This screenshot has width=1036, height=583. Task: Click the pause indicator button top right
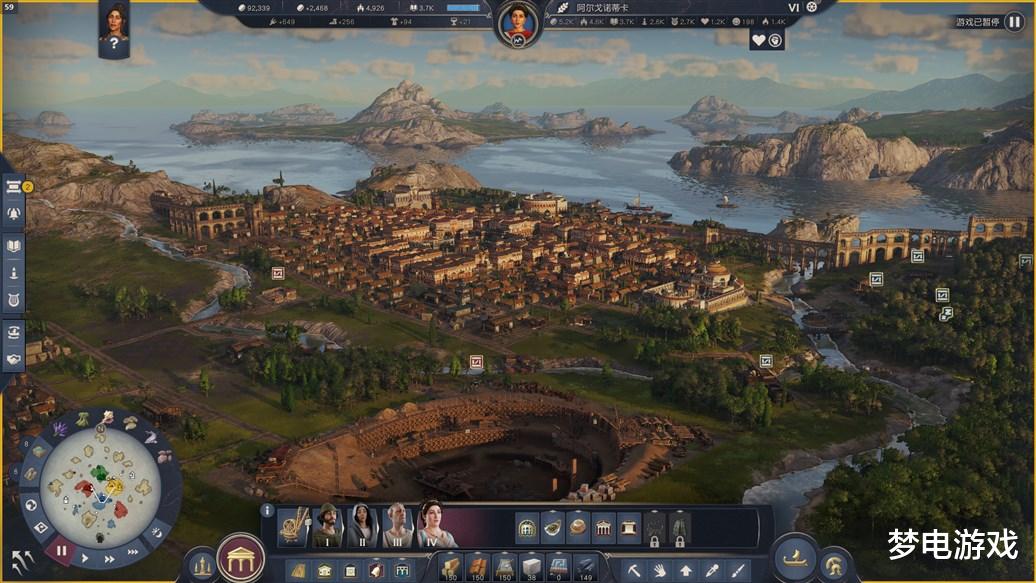[x=1014, y=20]
